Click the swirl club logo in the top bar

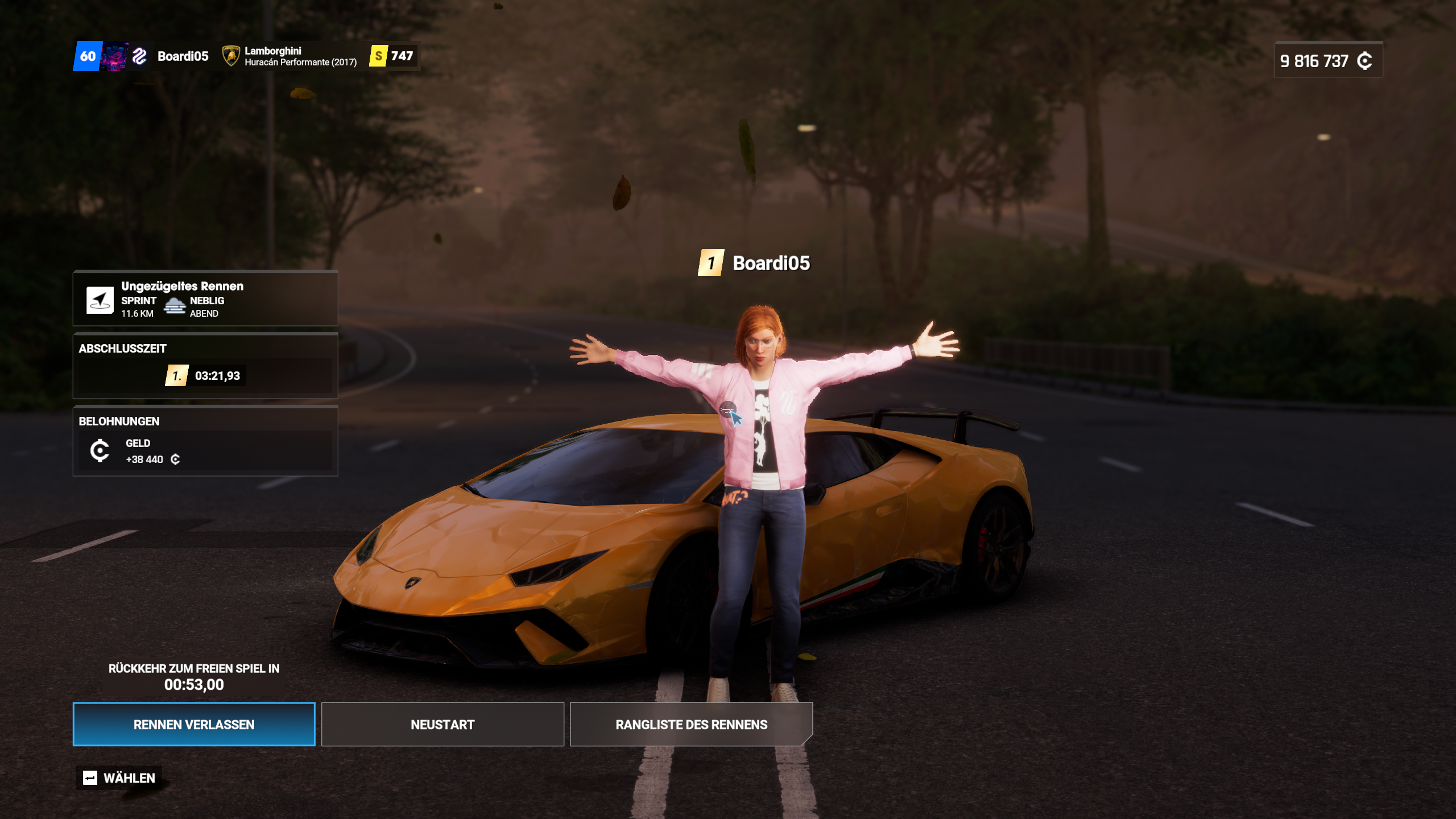(x=139, y=56)
